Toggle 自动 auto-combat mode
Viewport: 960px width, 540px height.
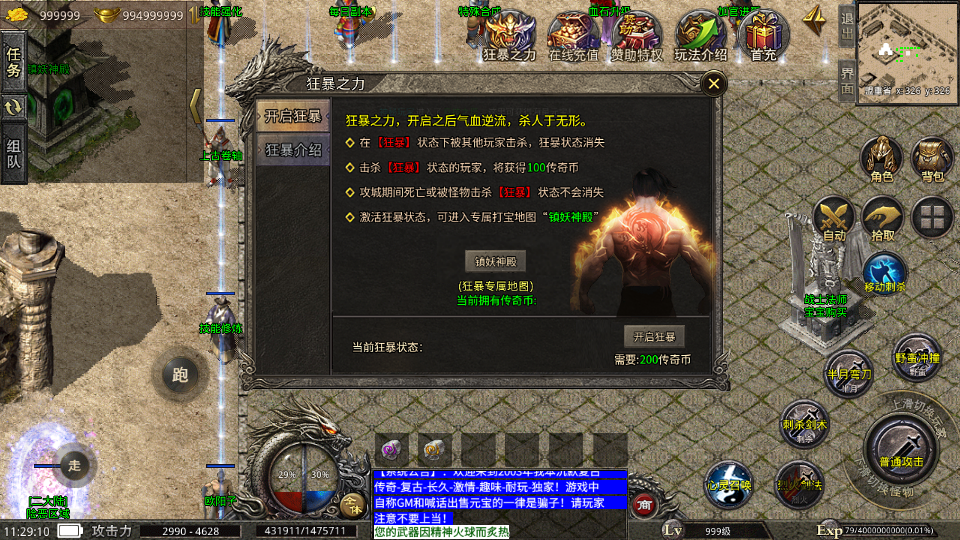click(832, 219)
